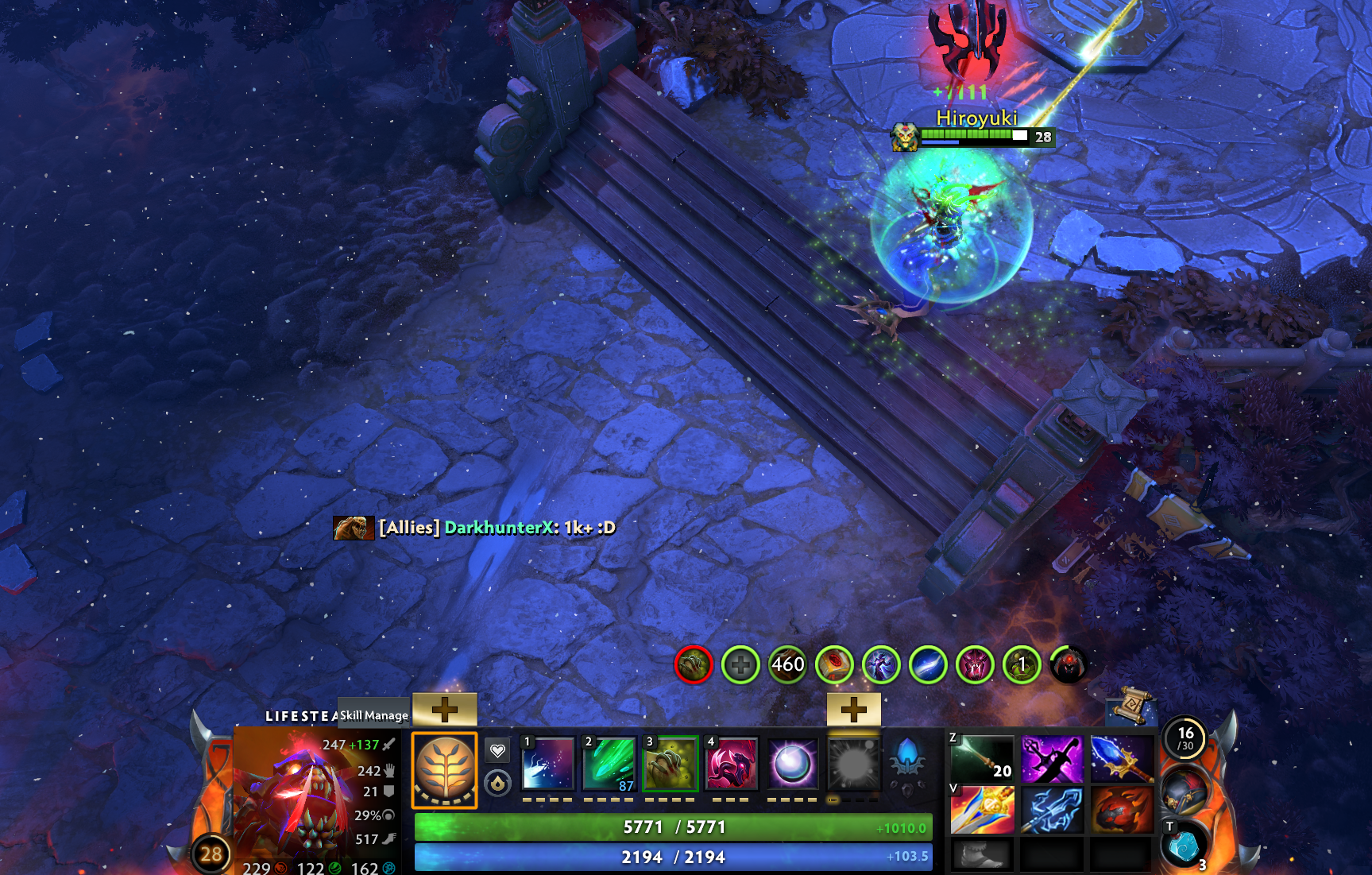Image resolution: width=1372 pixels, height=875 pixels.
Task: Open the Skill Manage panel
Action: click(x=373, y=714)
